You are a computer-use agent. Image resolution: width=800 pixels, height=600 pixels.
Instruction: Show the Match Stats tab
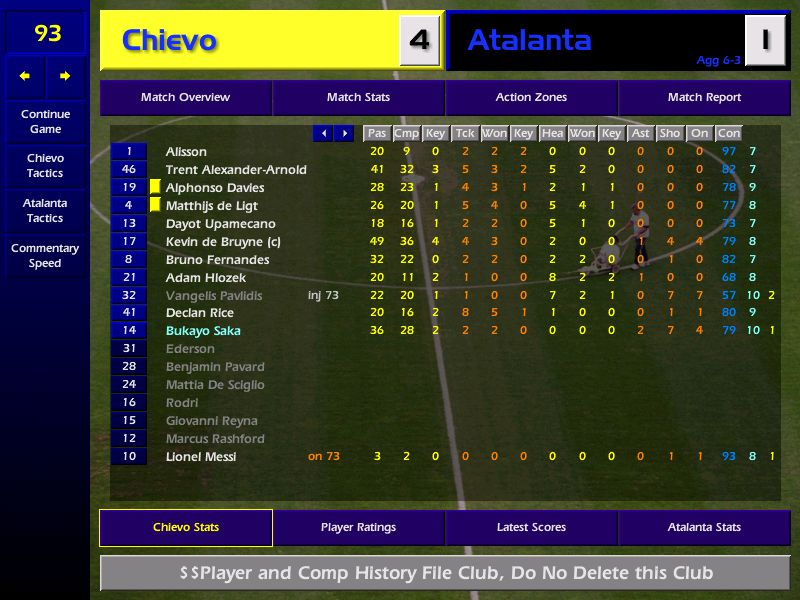coord(358,98)
